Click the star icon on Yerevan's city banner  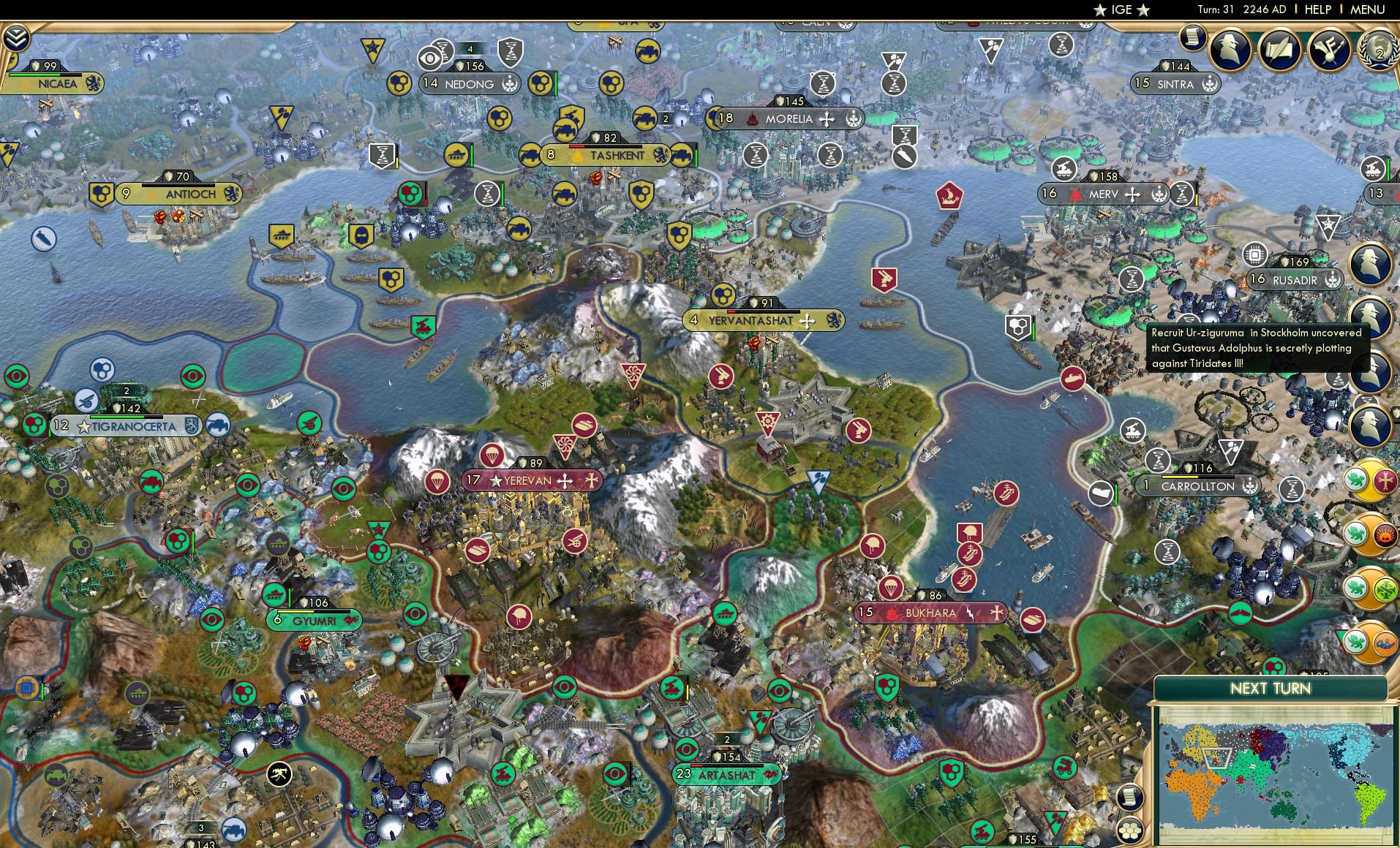point(496,481)
